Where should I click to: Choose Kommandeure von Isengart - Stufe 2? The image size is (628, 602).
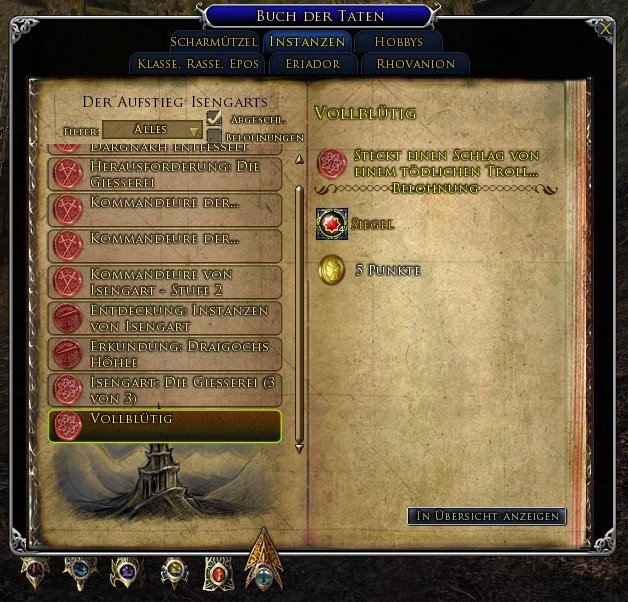(x=164, y=280)
